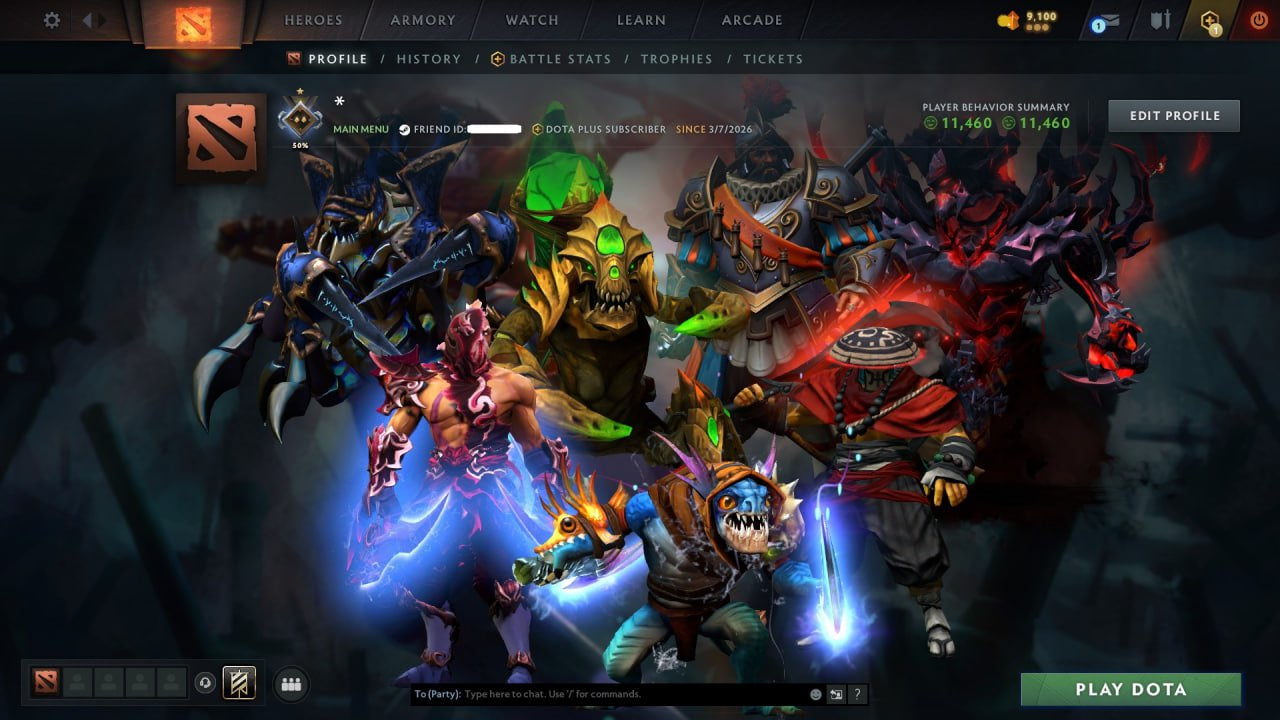Click the question mark chat help icon
The width and height of the screenshot is (1280, 720).
point(857,694)
